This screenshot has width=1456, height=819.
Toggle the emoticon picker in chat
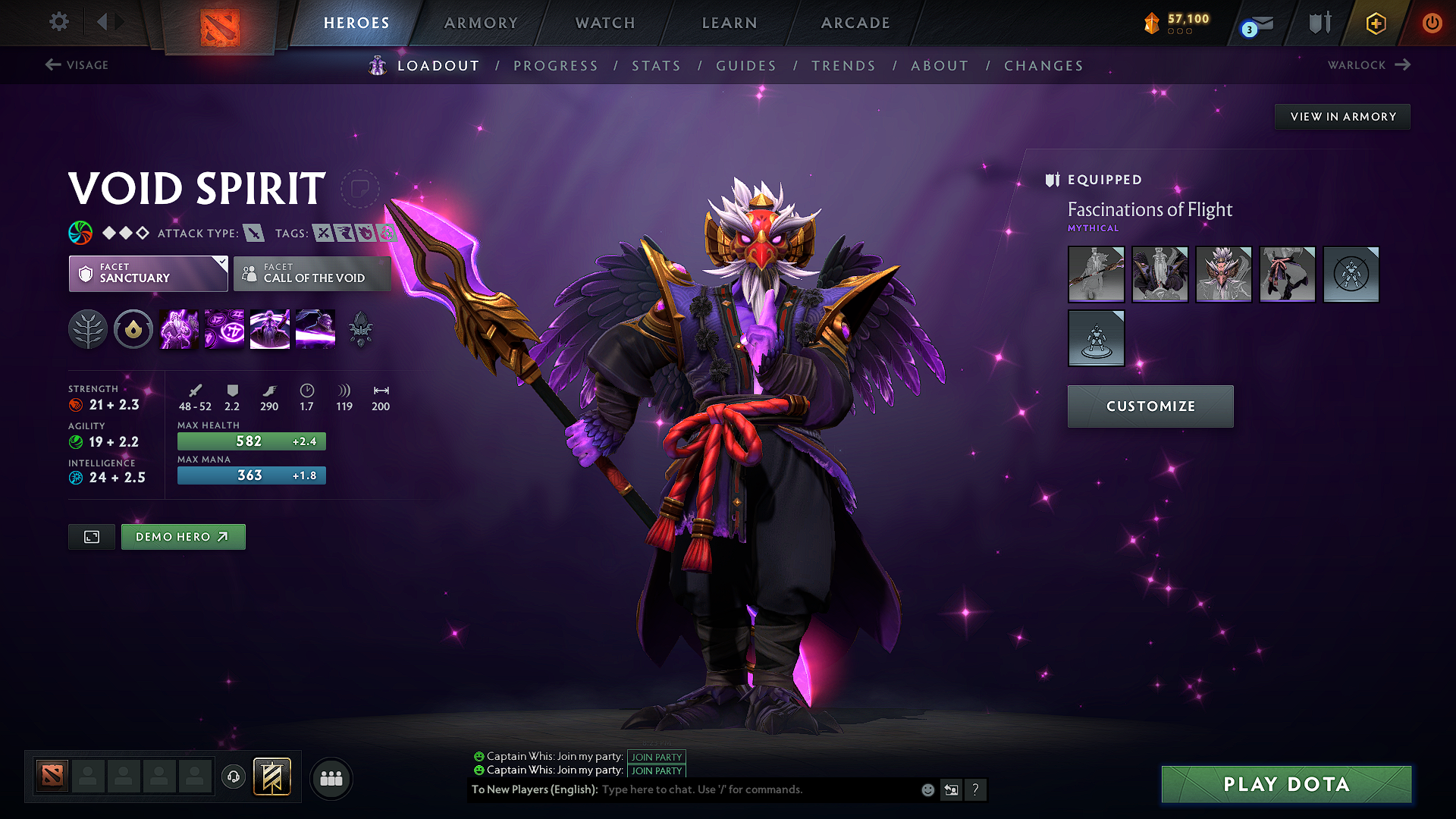click(927, 789)
